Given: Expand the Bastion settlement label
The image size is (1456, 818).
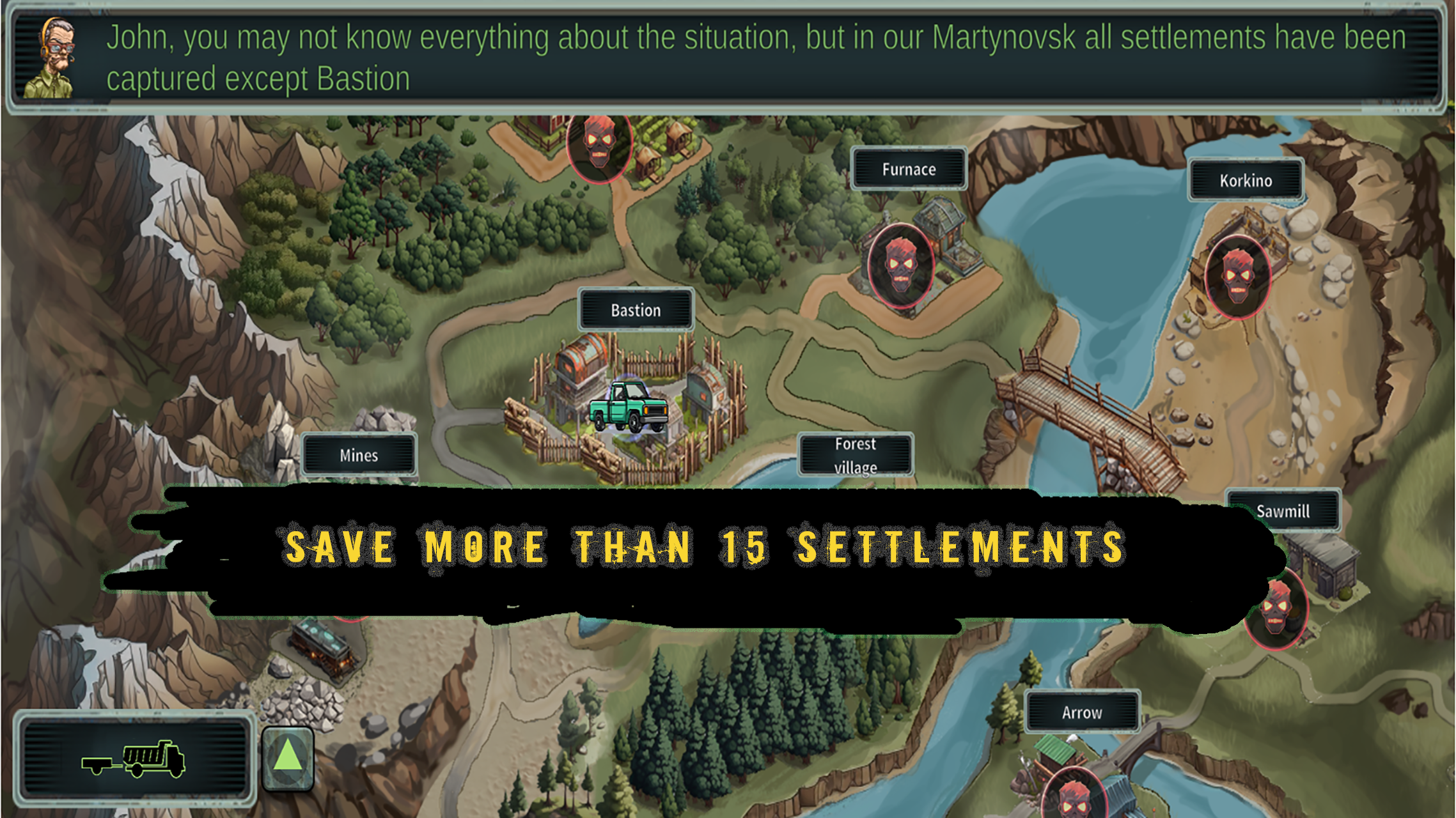Looking at the screenshot, I should [635, 311].
